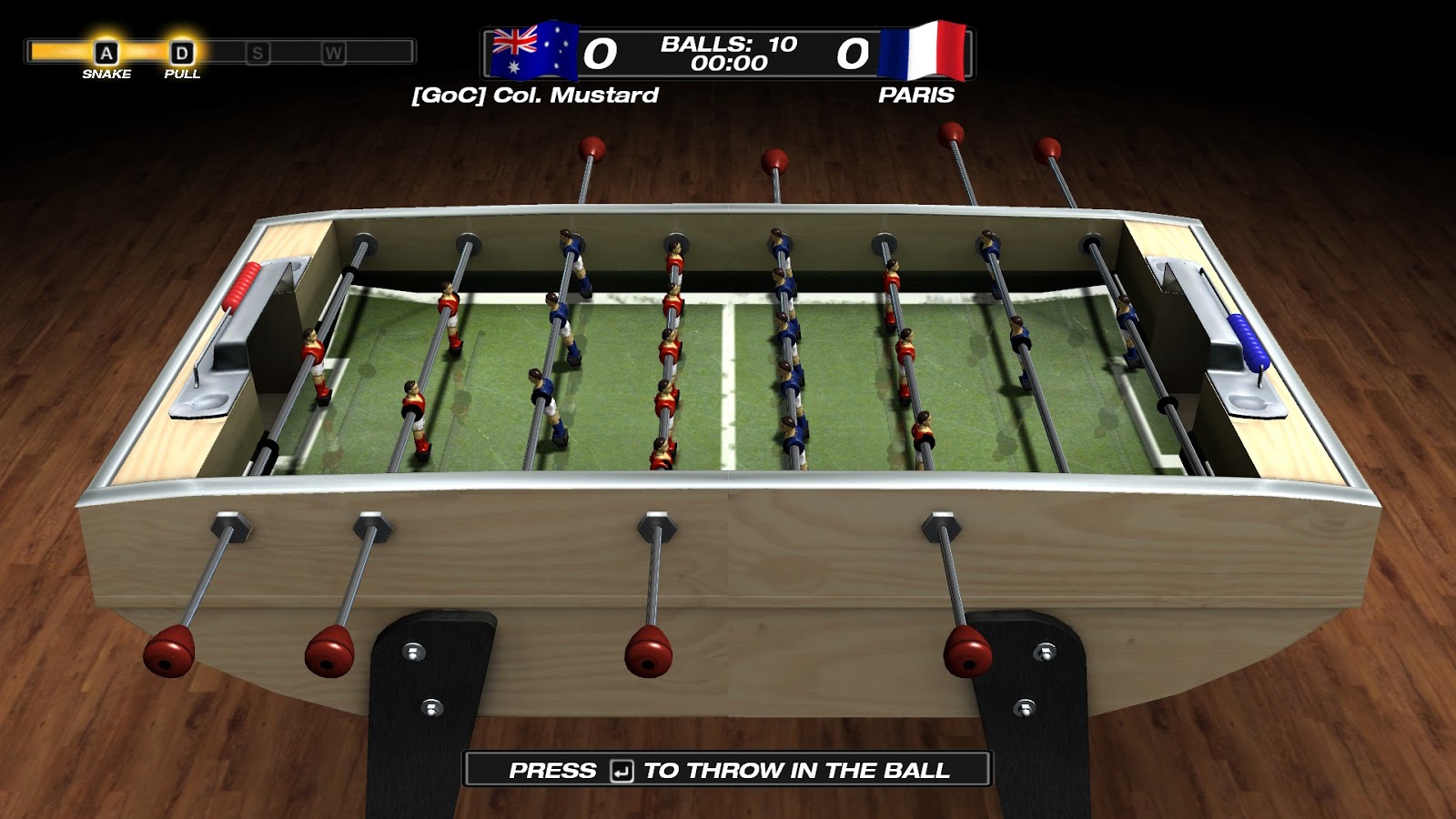
Task: Select the glowing D PULL key icon
Action: pos(181,52)
